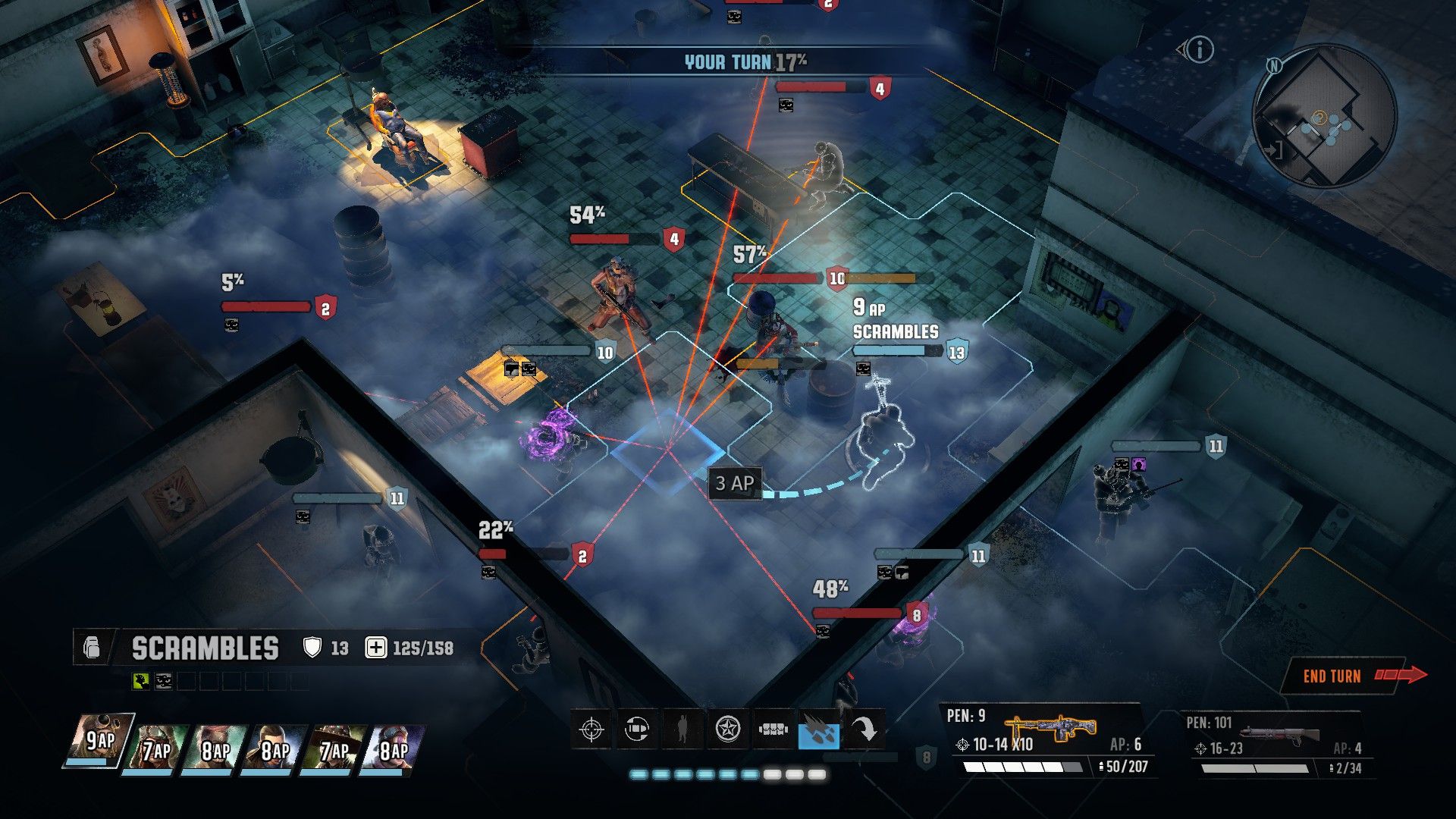Toggle Ambush mode on the action bar
This screenshot has width=1456, height=819.
[x=637, y=730]
